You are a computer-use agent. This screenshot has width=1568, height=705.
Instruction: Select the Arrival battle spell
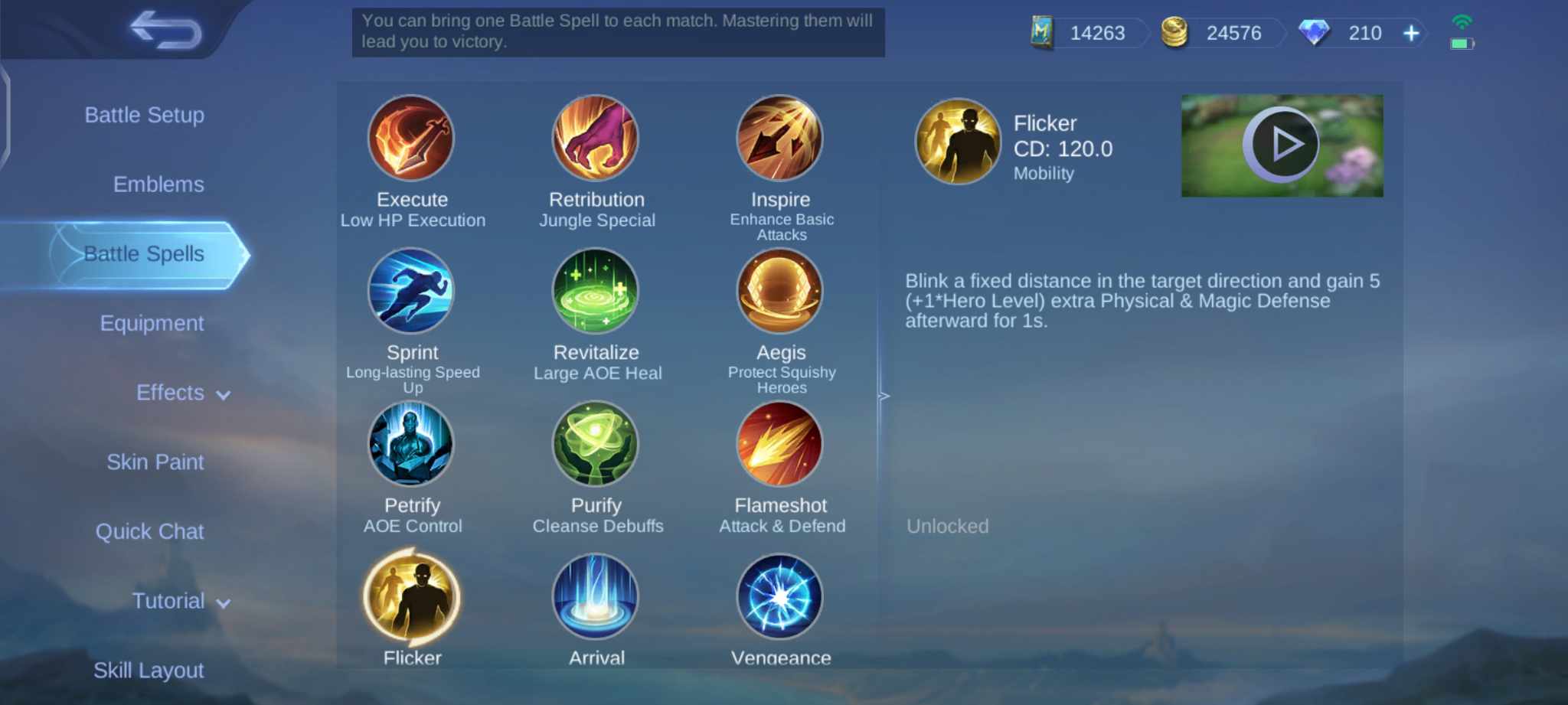pos(596,597)
